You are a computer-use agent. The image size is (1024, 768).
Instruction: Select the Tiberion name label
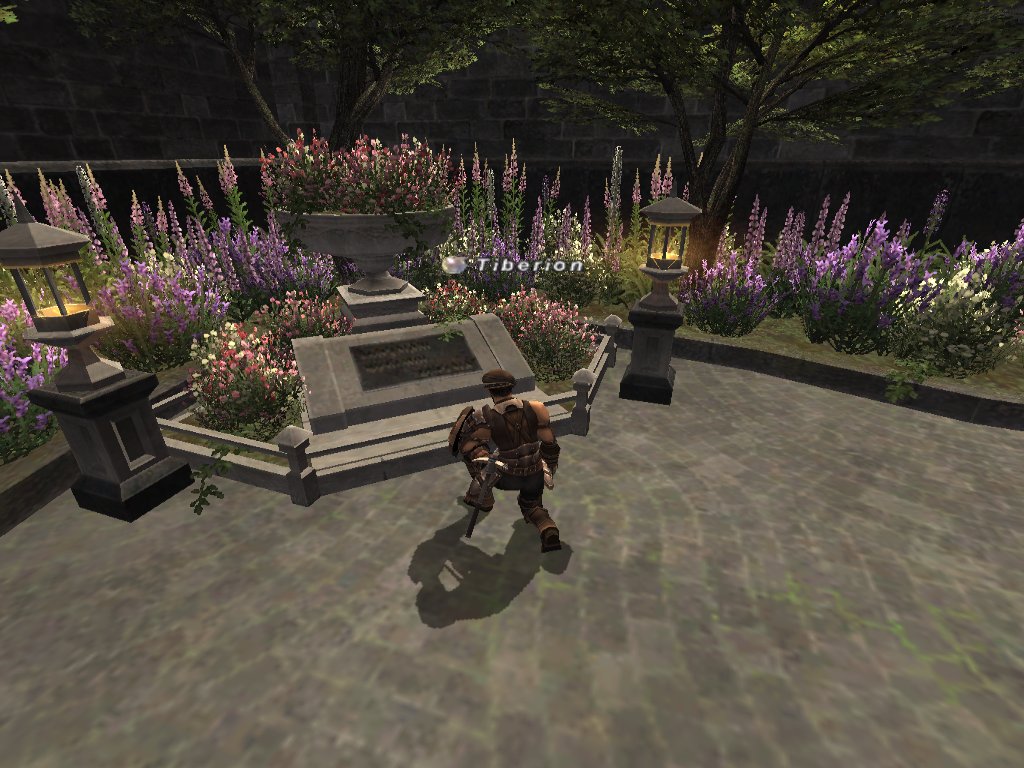click(528, 265)
